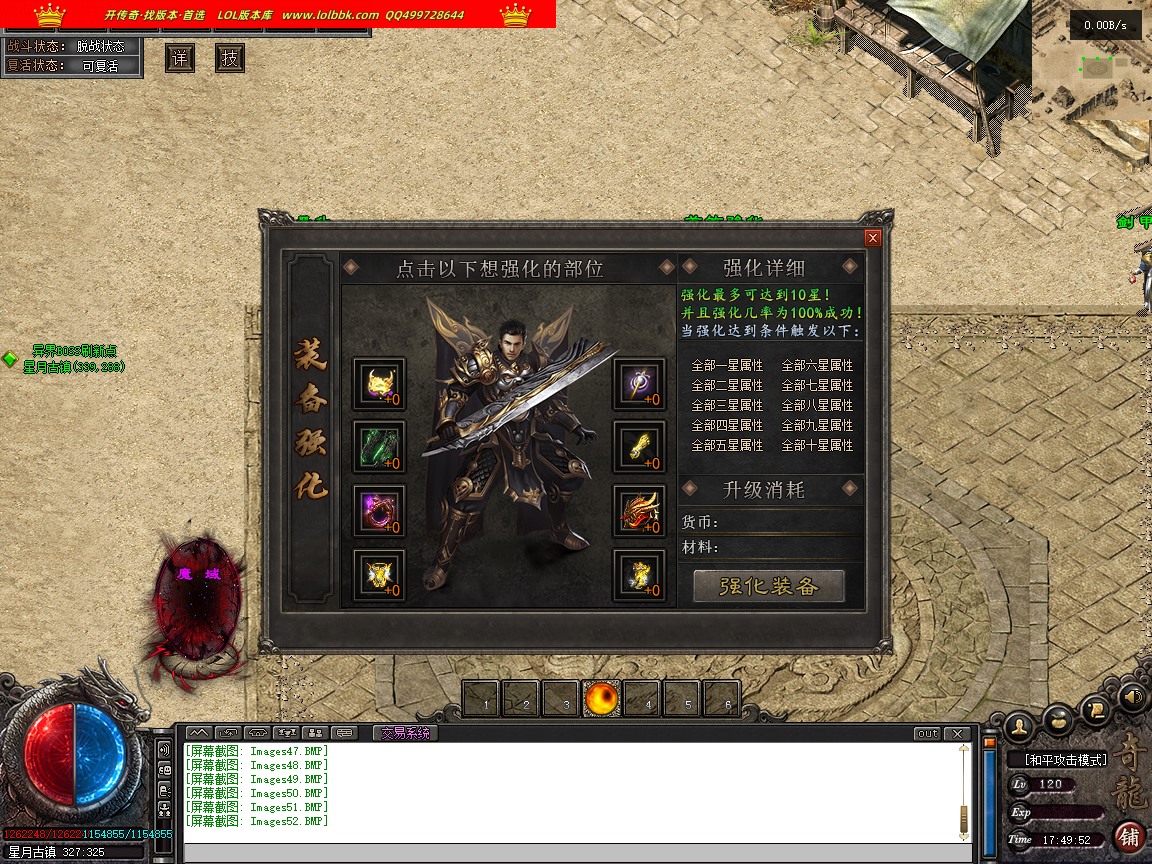Open the 详 details button
This screenshot has height=864, width=1152.
pyautogui.click(x=180, y=58)
